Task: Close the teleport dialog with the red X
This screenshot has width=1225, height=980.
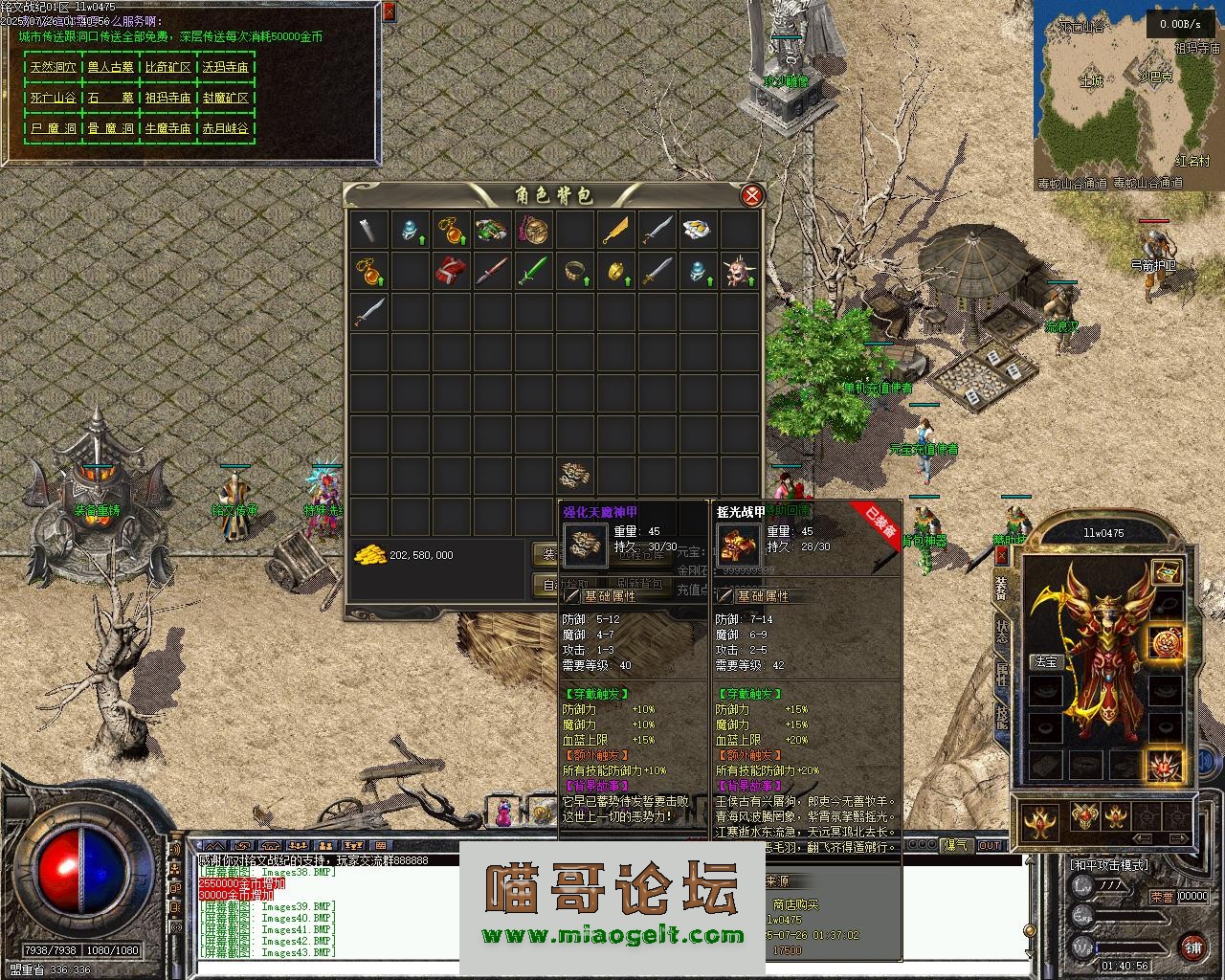Action: pos(389,12)
